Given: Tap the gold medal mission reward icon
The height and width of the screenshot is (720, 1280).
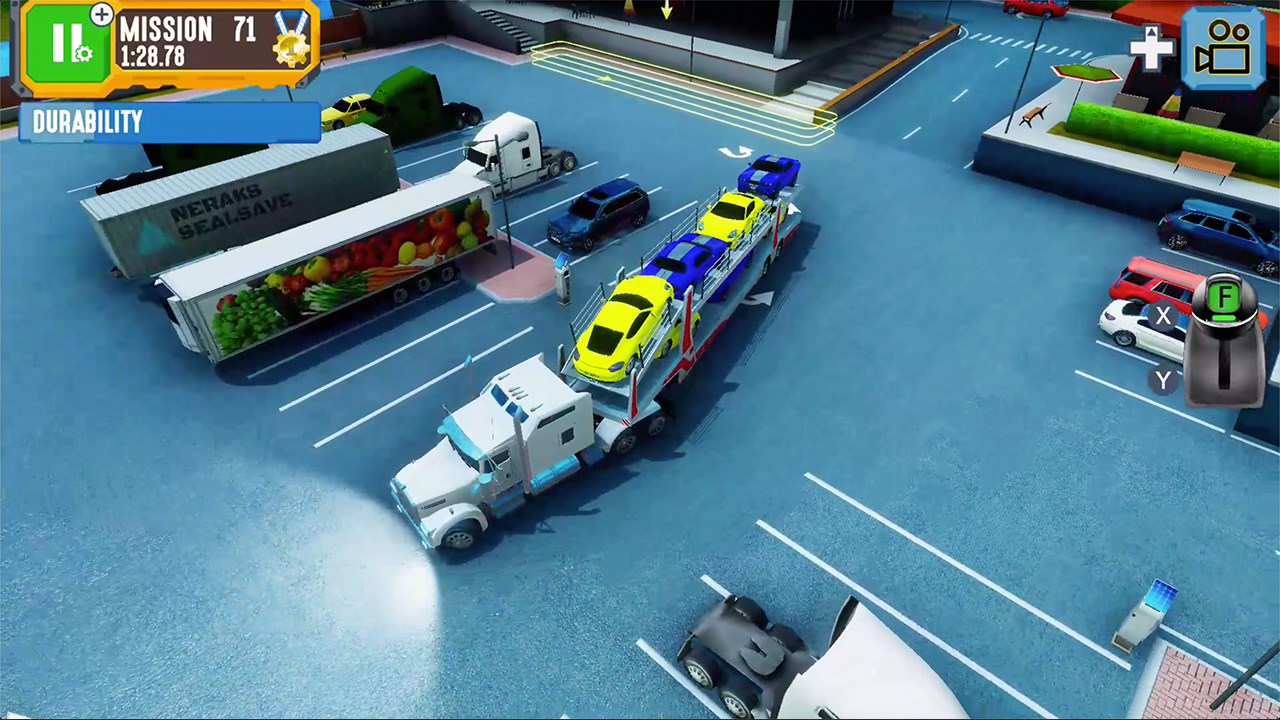Looking at the screenshot, I should pyautogui.click(x=292, y=47).
